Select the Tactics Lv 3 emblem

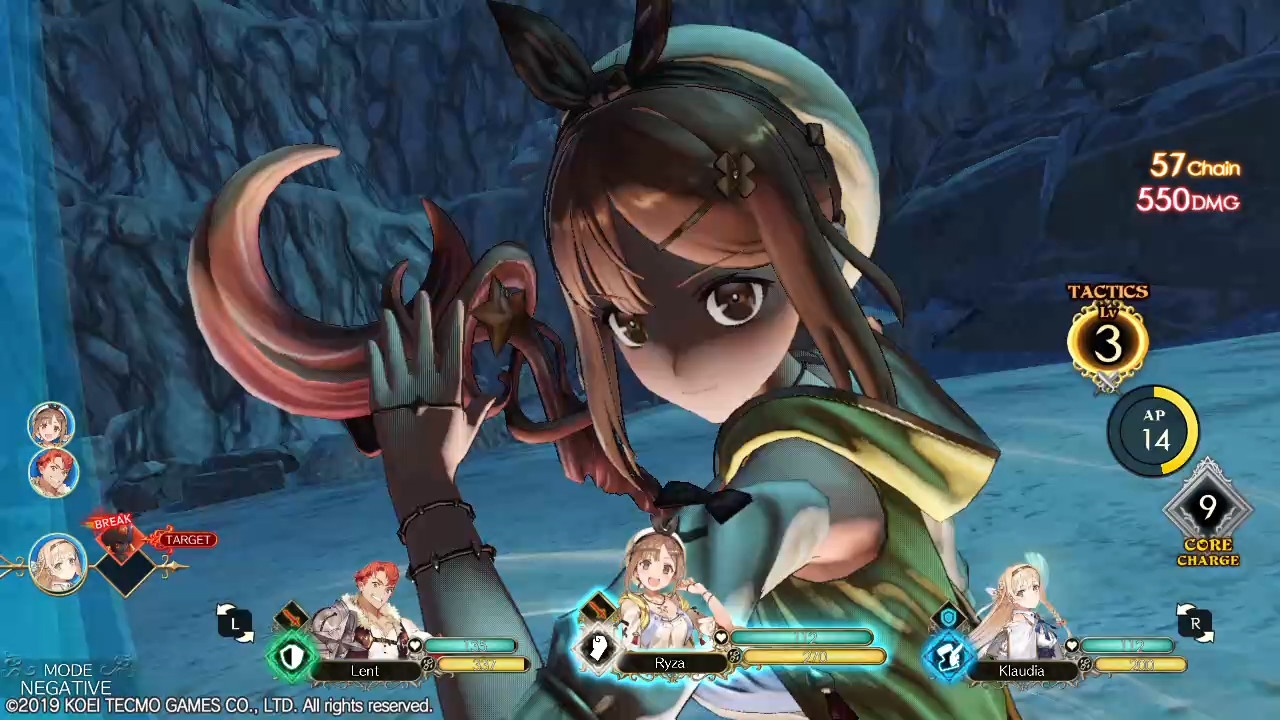(1107, 342)
